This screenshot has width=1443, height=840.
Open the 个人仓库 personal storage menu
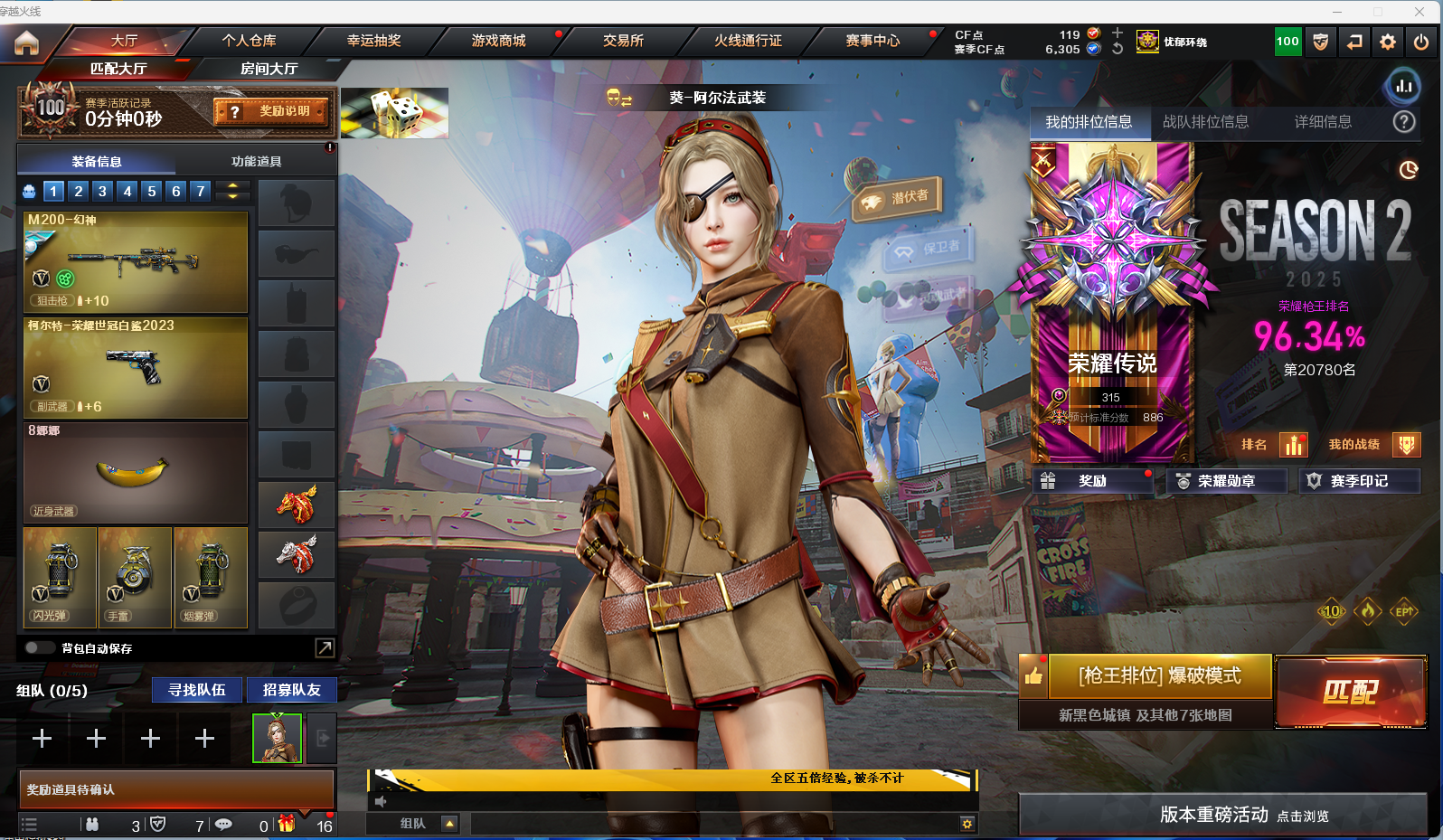tap(249, 41)
